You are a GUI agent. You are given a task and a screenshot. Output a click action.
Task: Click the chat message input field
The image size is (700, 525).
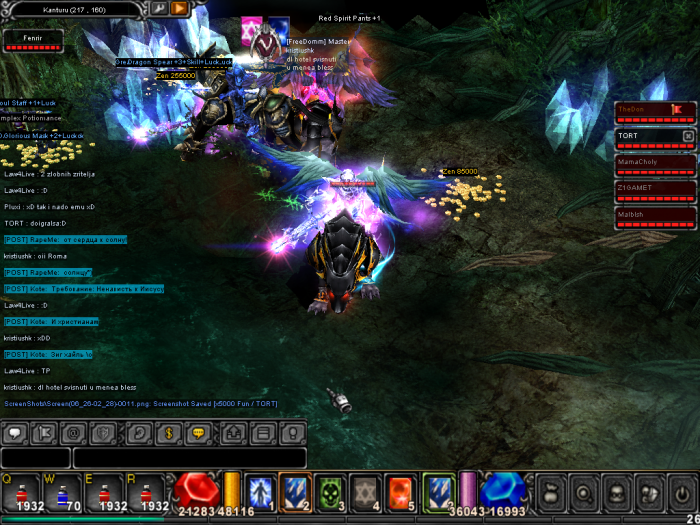[188, 458]
